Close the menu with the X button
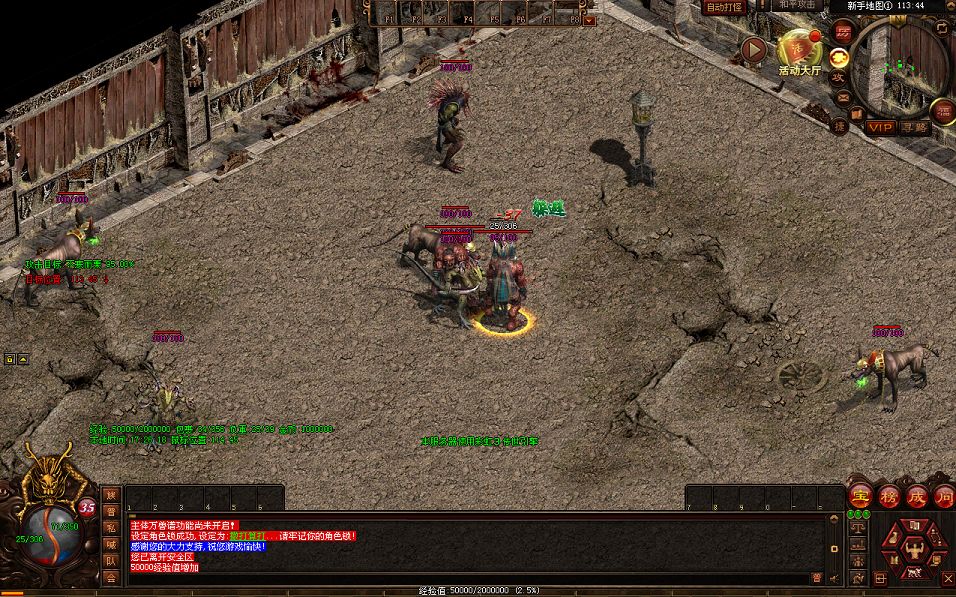The image size is (956, 597). 948,577
